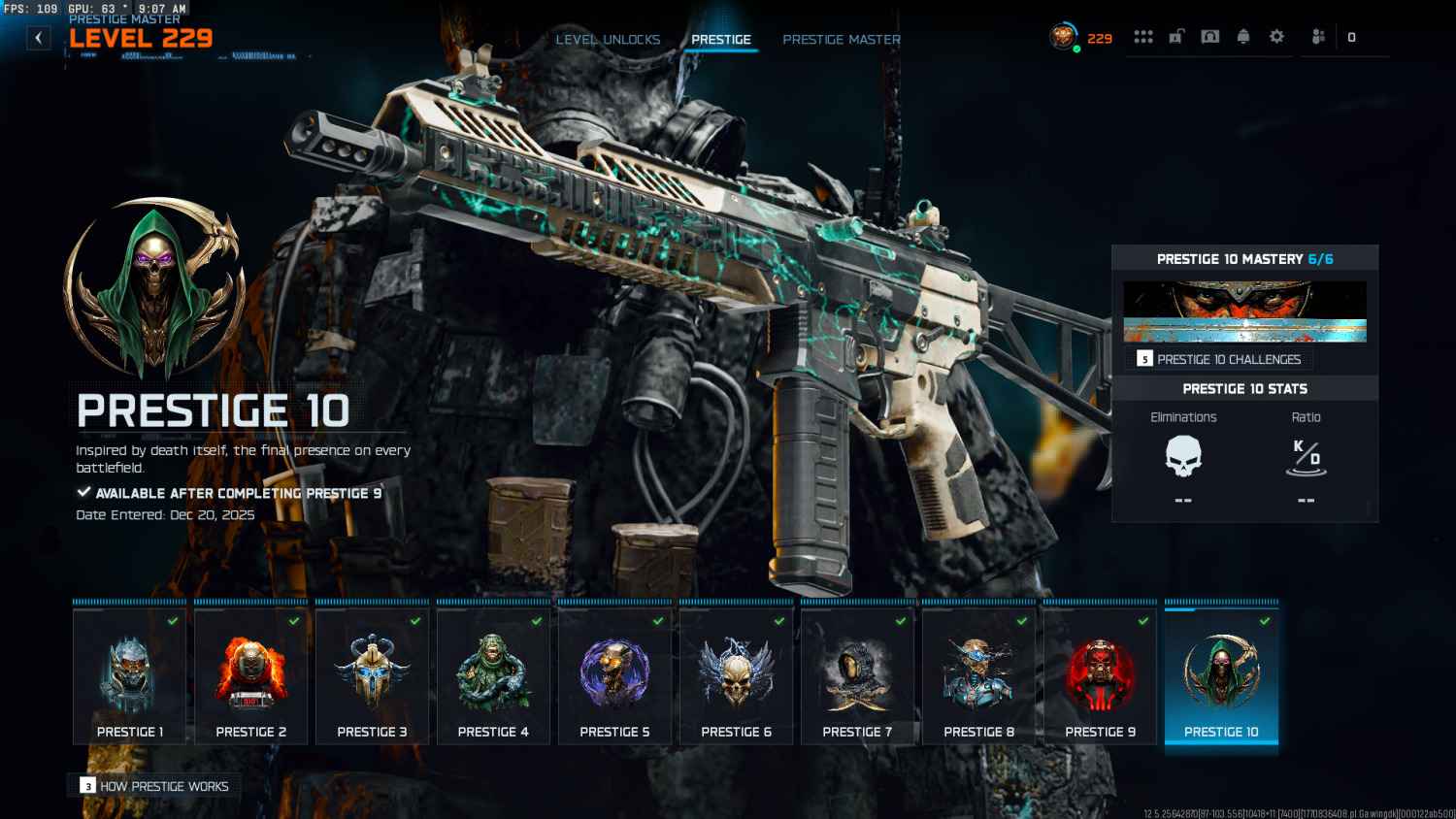Choose the Prestige 6 skull tile
The height and width of the screenshot is (819, 1456).
(736, 676)
